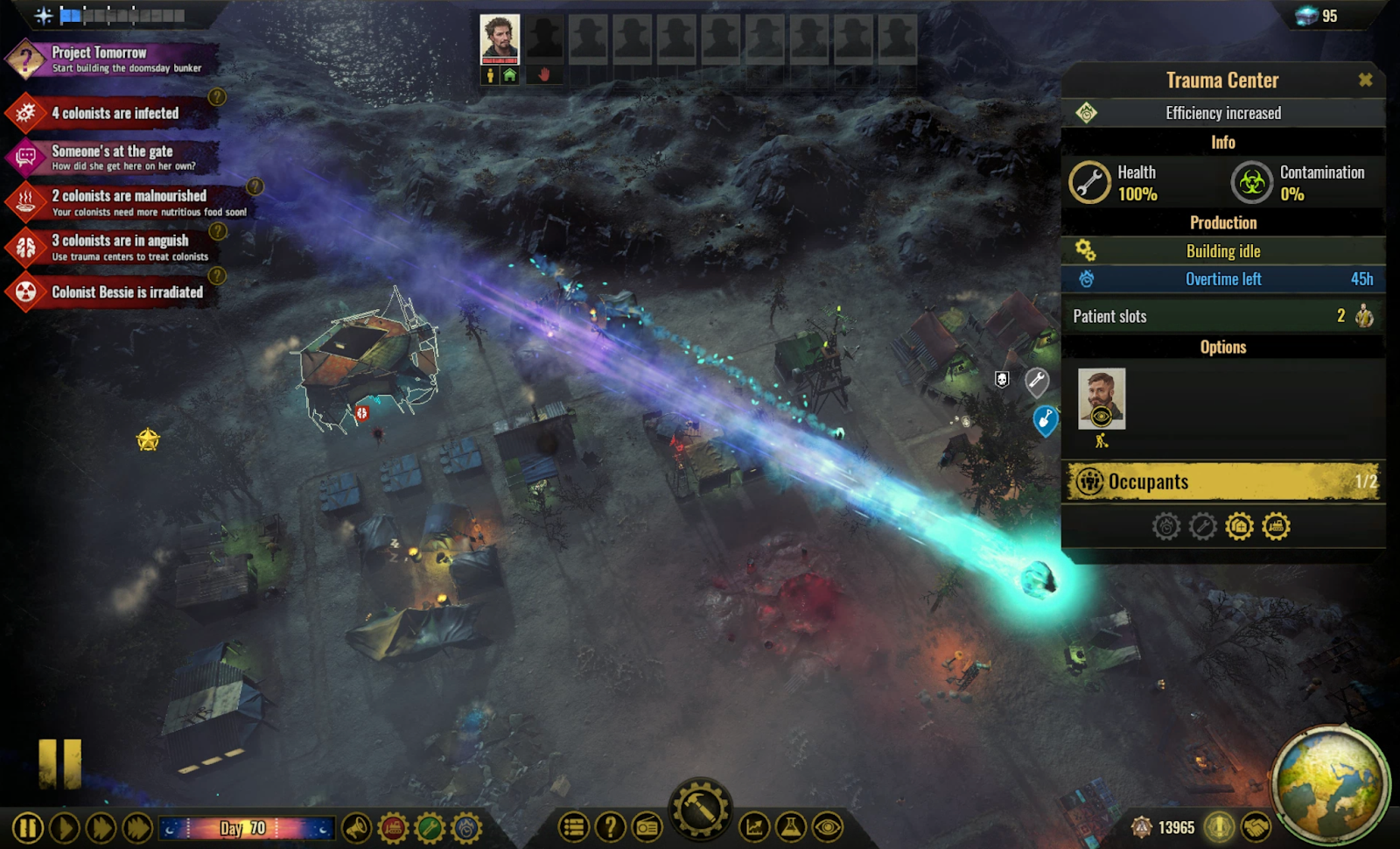Open the statistics chart panel

(754, 827)
